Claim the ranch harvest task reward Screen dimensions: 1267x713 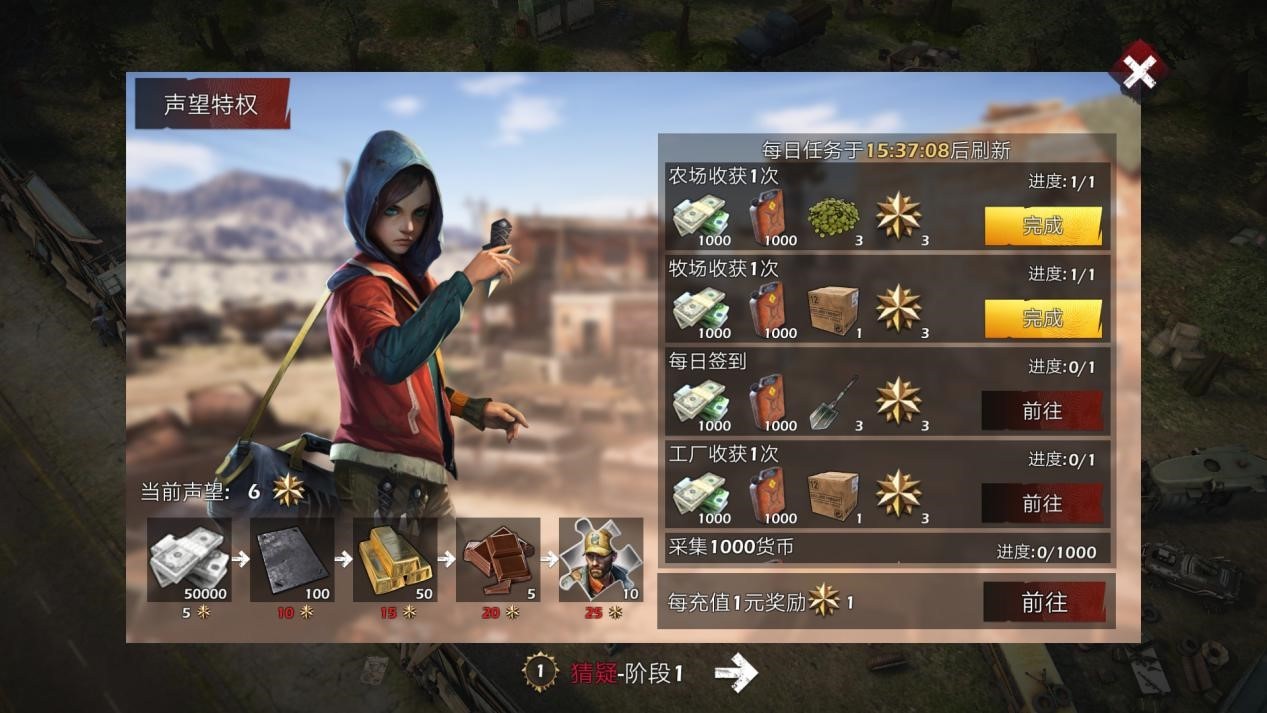[1043, 318]
